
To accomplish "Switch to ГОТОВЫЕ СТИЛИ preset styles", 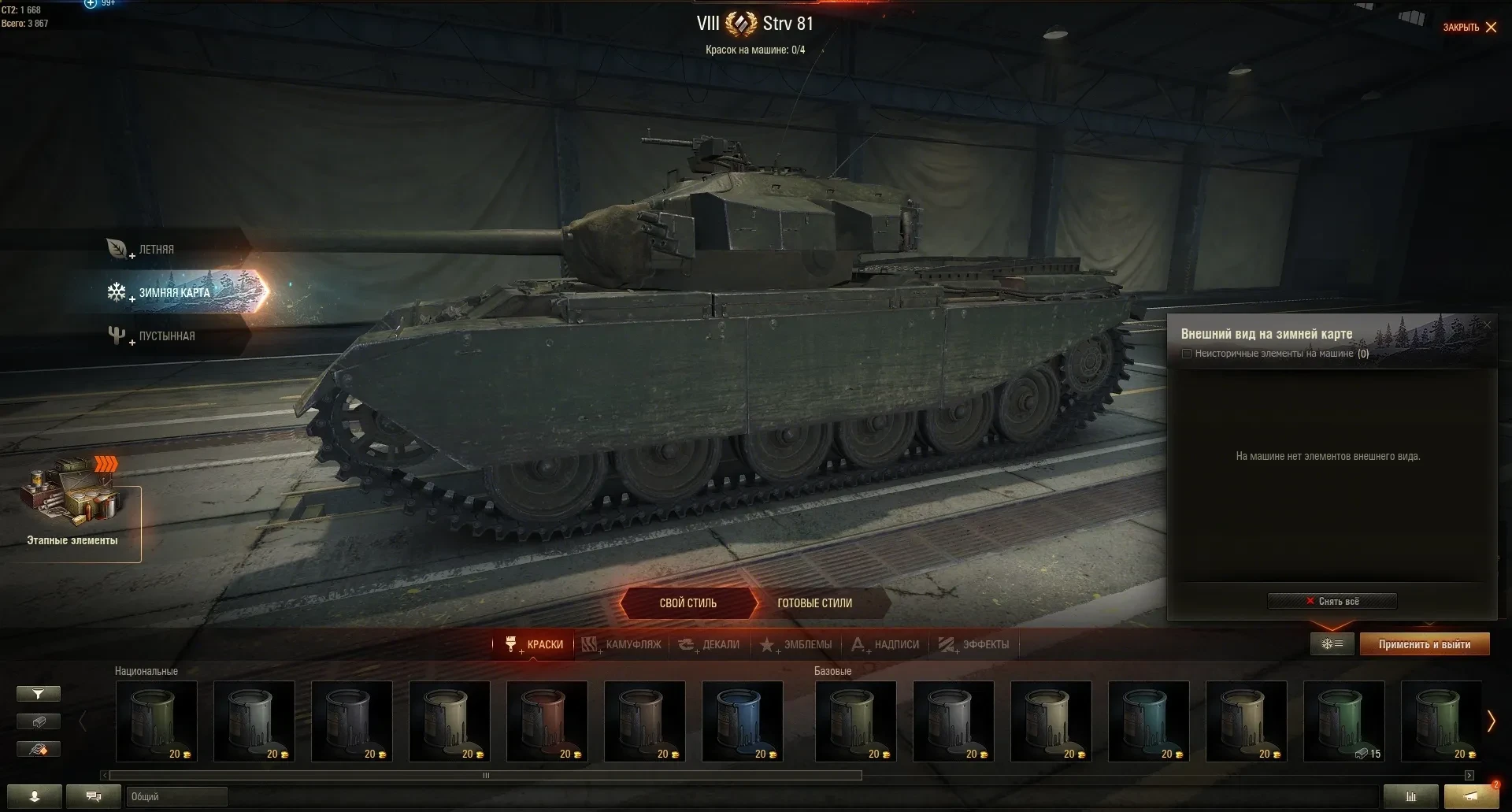I will click(814, 603).
